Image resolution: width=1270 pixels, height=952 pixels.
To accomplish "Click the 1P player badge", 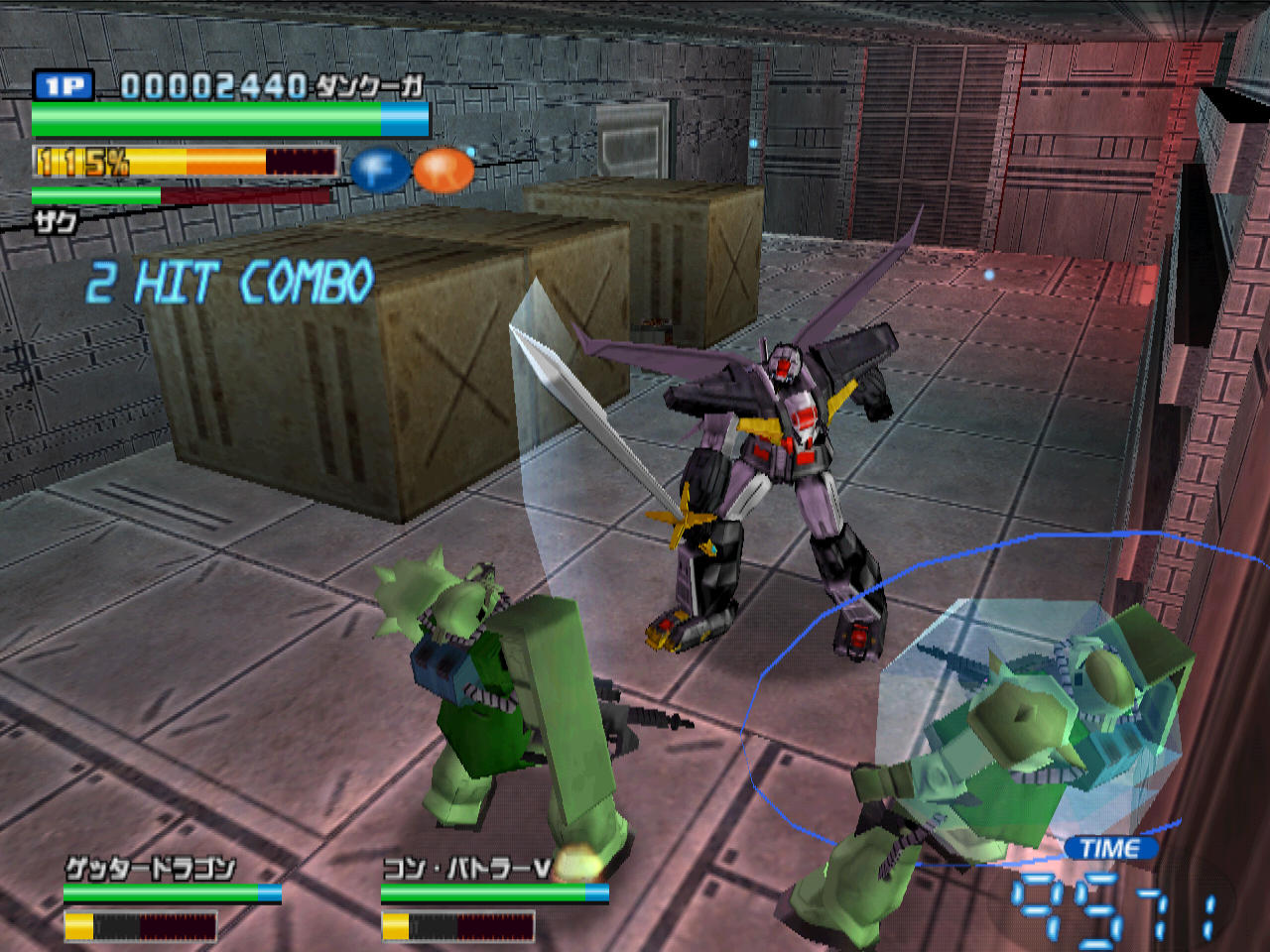I will pyautogui.click(x=63, y=86).
